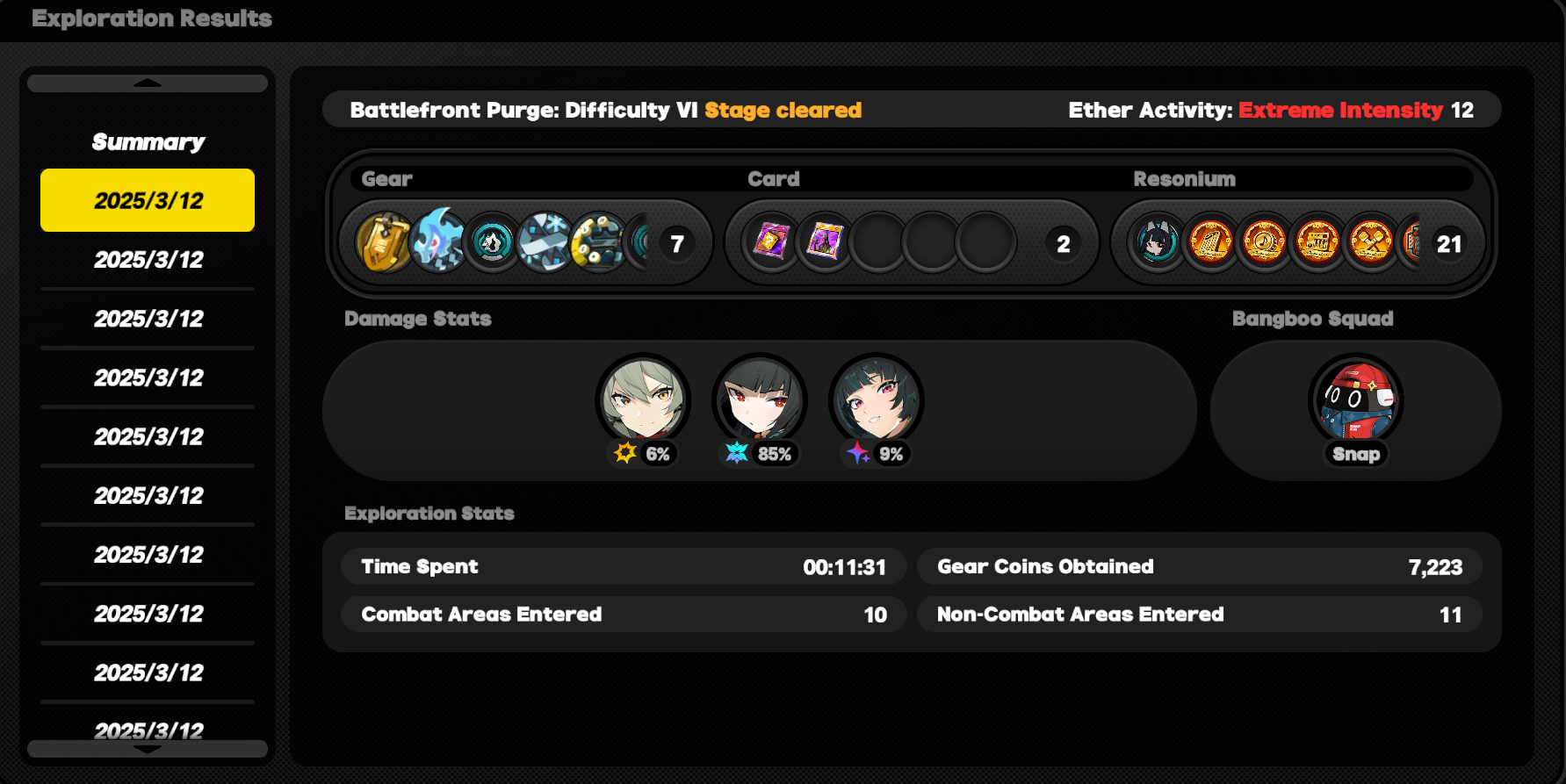Click the gear count badge showing 7

click(676, 243)
